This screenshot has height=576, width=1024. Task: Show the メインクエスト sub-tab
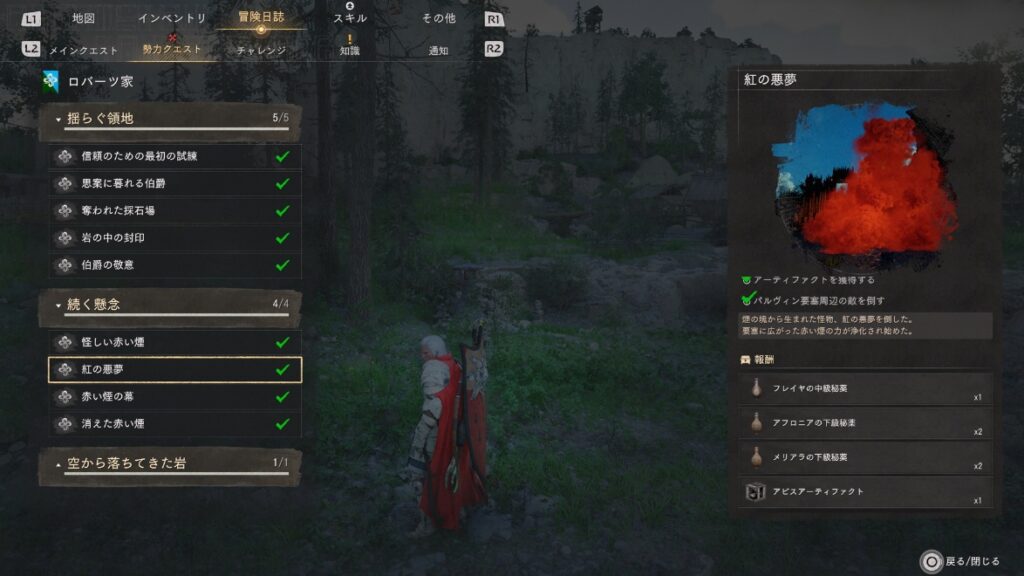pyautogui.click(x=84, y=49)
